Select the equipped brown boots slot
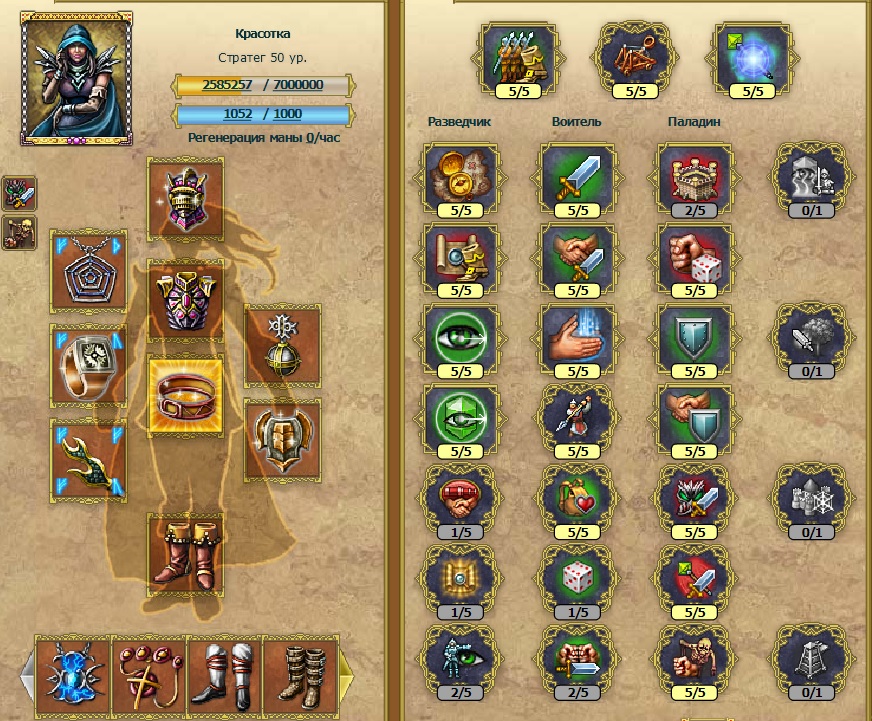This screenshot has width=872, height=721. point(185,551)
